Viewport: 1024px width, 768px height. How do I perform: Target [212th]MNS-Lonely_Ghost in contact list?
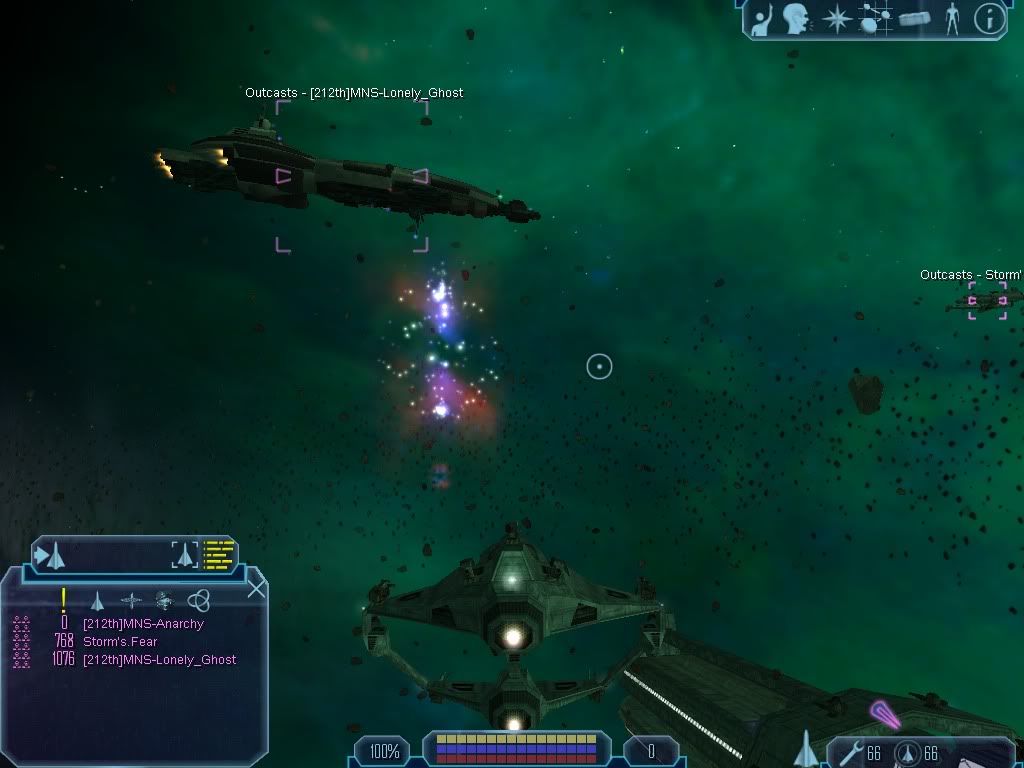159,660
